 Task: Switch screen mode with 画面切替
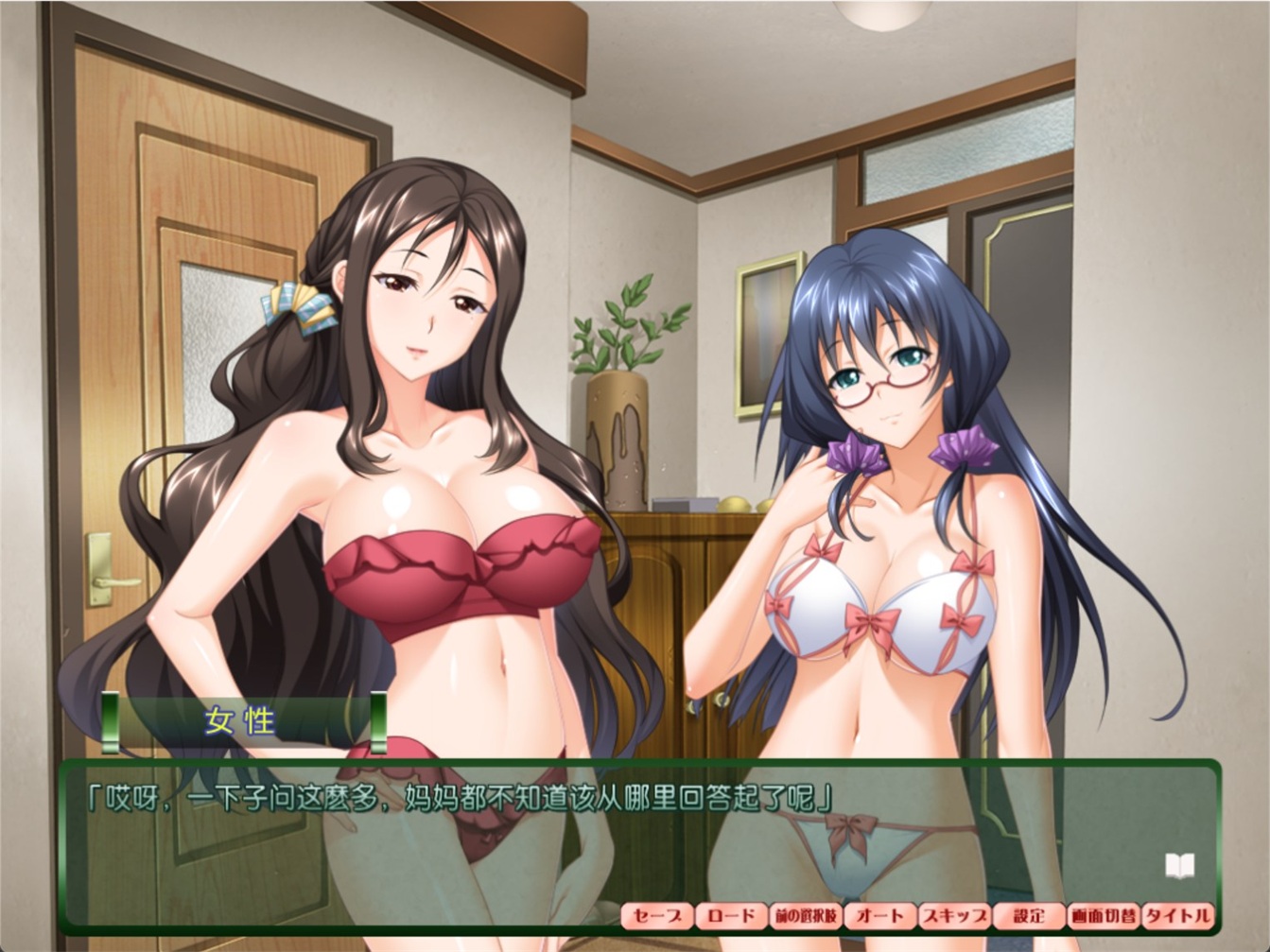click(x=1103, y=915)
